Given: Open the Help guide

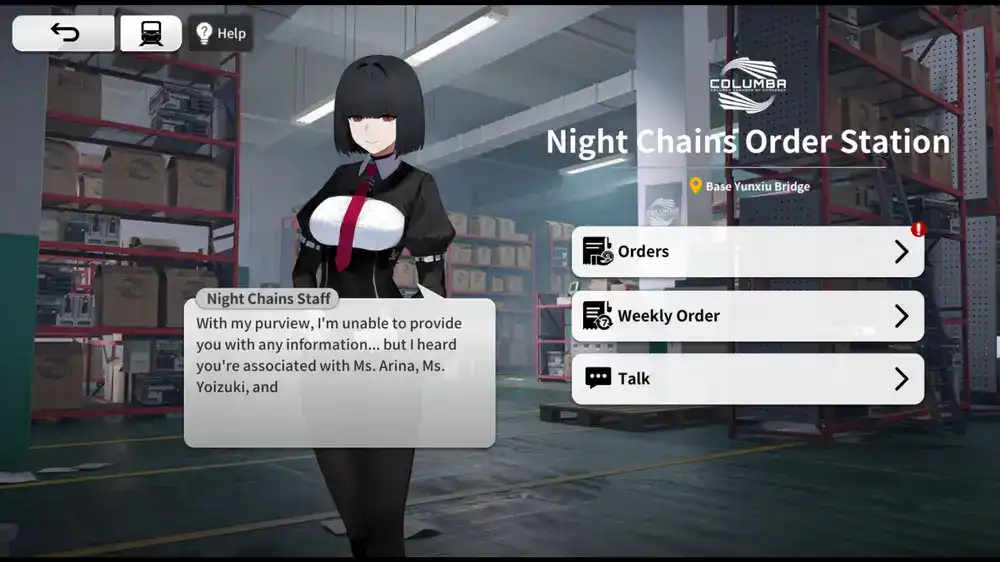Looking at the screenshot, I should [221, 33].
